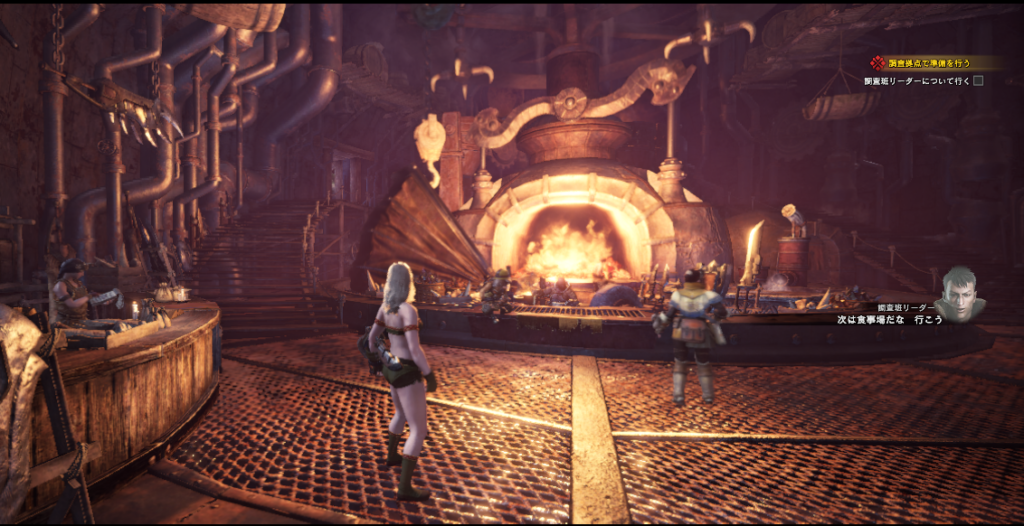Tick the 調査班リーダーについて行く objective checkbox

[x=979, y=81]
